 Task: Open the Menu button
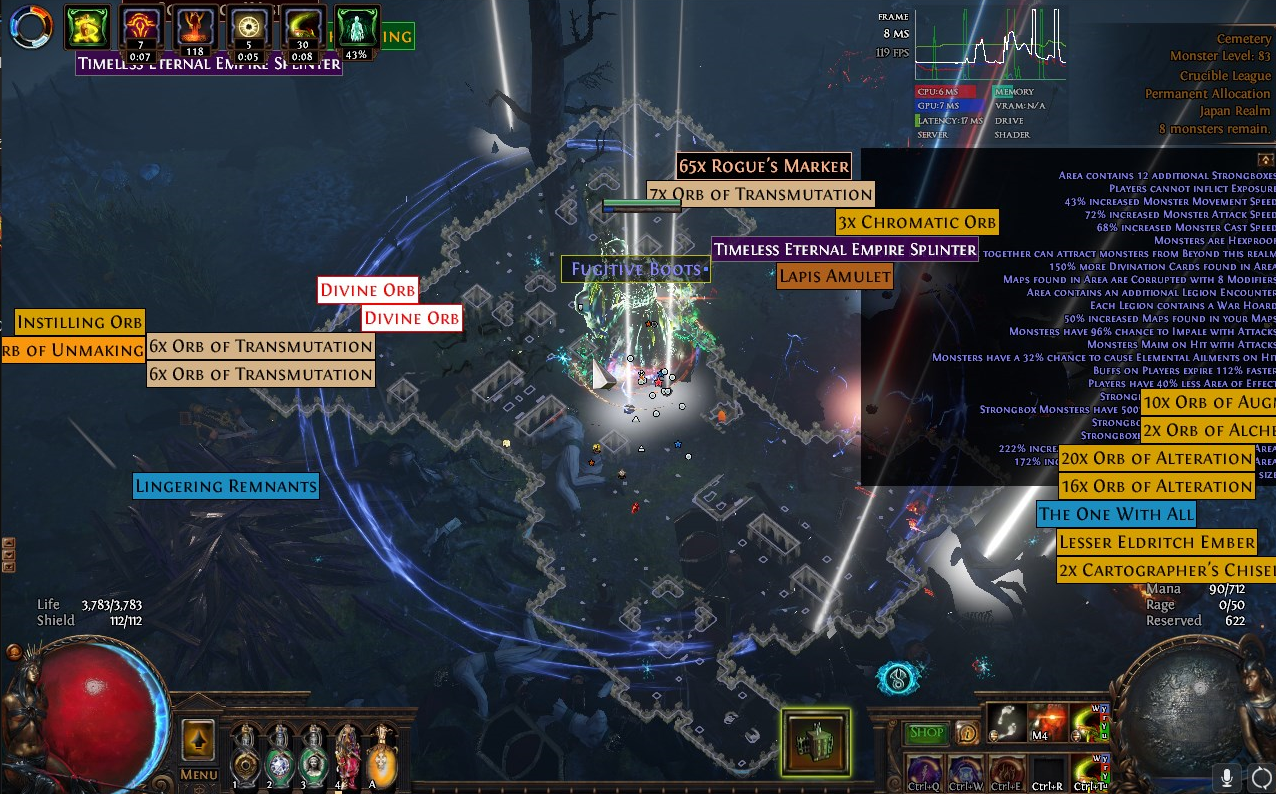point(199,774)
